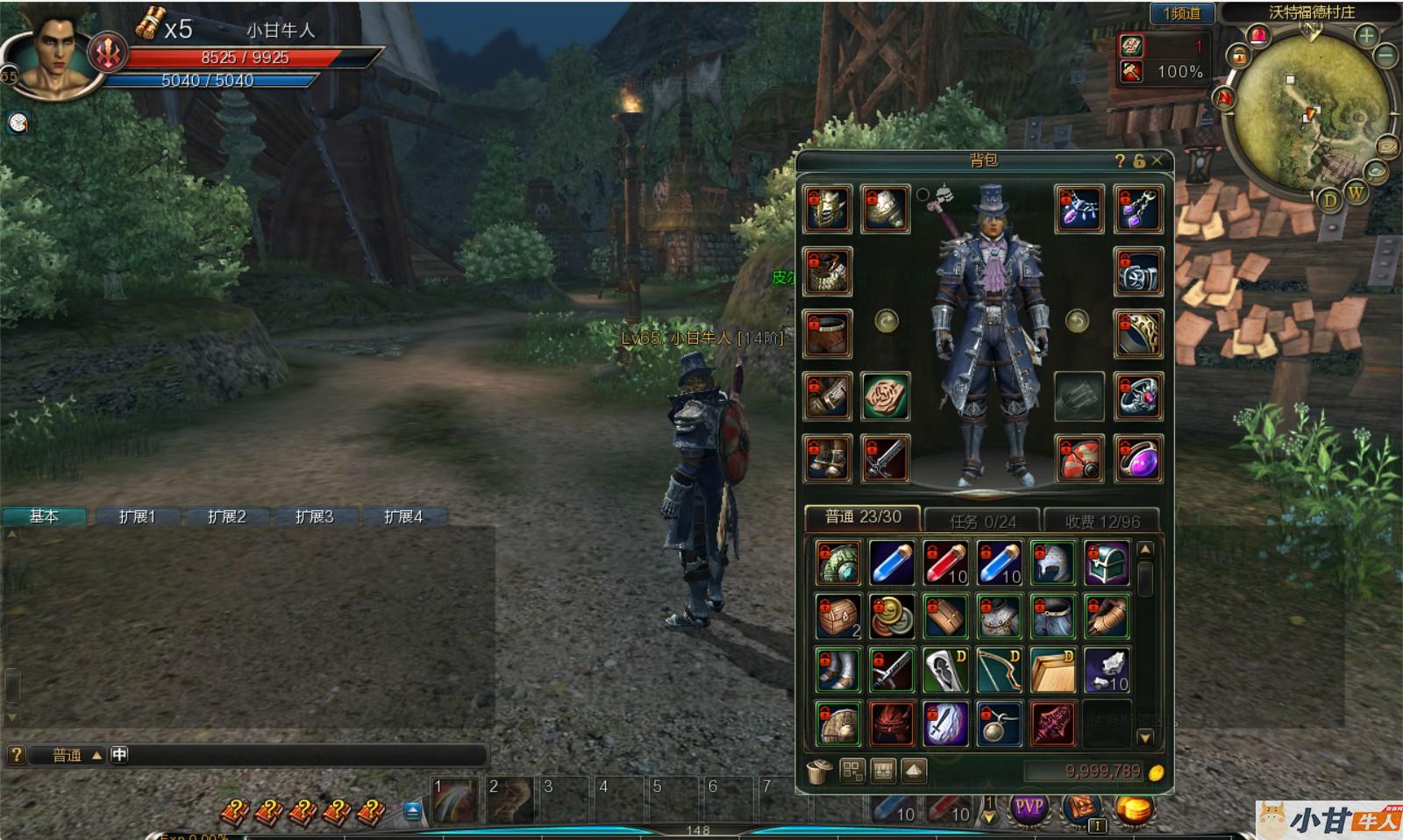Viewport: 1403px width, 840px height.
Task: Open the 1频道 channel selector
Action: point(1181,13)
